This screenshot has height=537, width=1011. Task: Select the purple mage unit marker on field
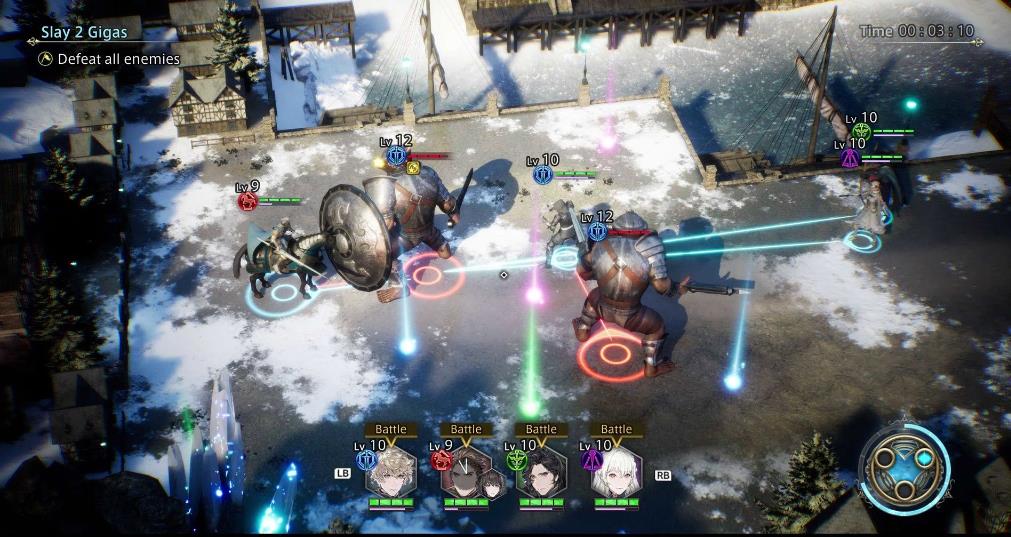(850, 157)
